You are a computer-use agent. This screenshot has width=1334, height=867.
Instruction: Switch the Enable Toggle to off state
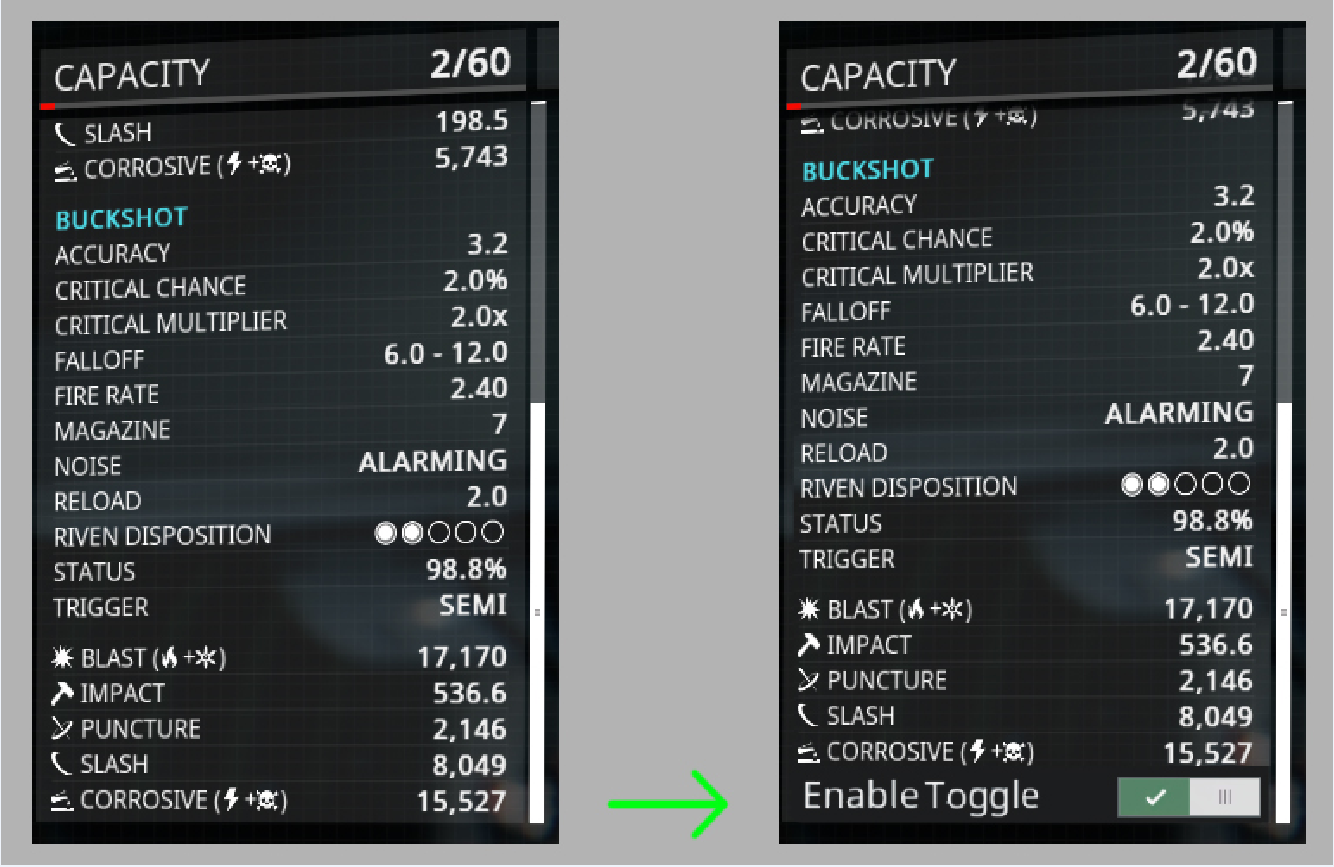point(1224,797)
